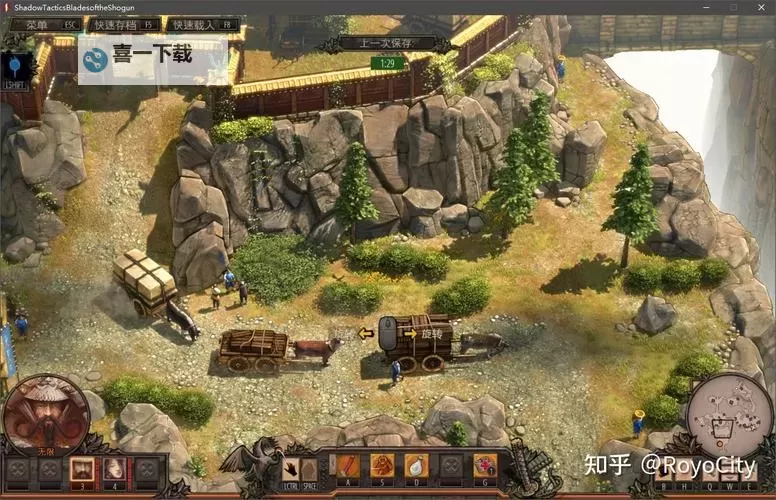Screen dimensions: 776x500
Task: Use the medkit healing item
Action: click(485, 466)
